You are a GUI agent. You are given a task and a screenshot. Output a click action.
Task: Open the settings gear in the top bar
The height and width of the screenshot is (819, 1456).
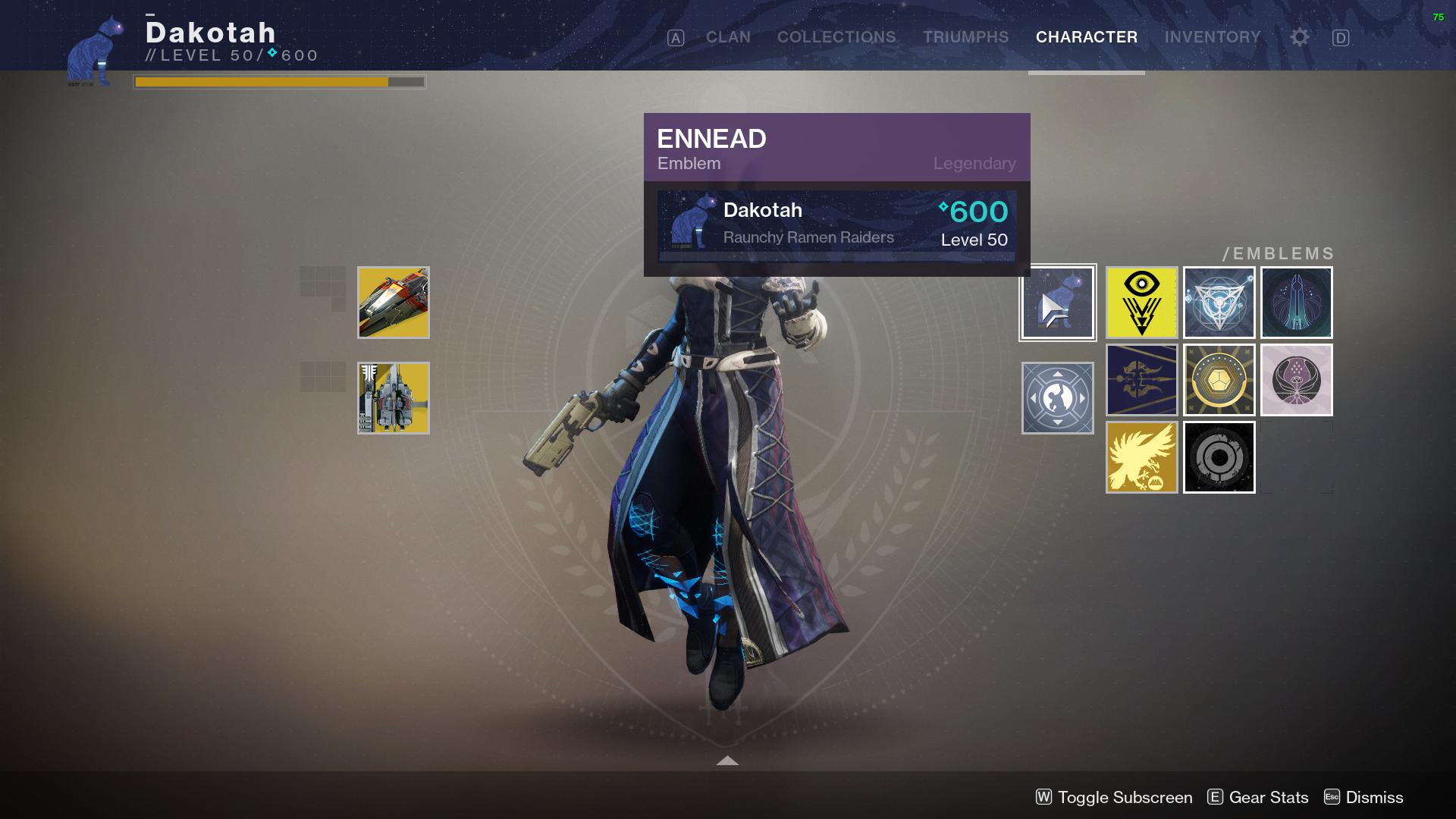coord(1298,36)
